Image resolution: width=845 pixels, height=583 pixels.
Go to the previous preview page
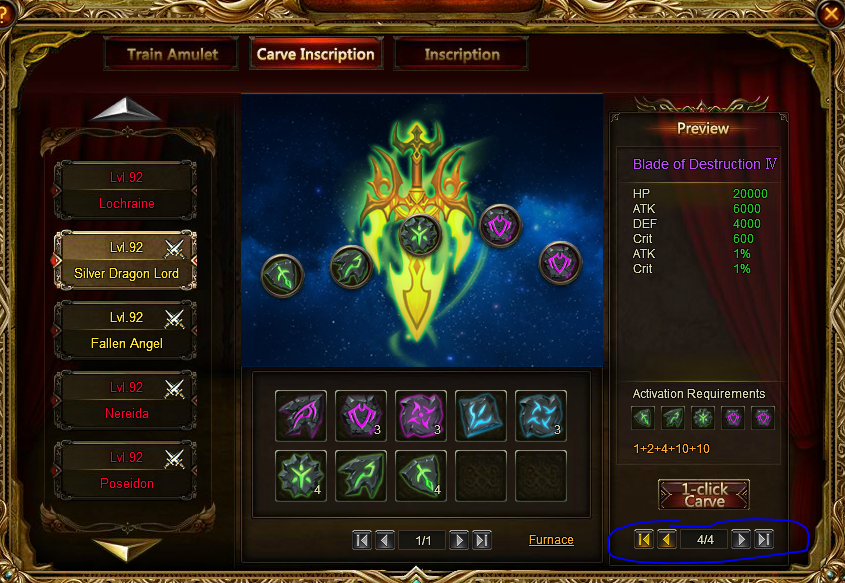pyautogui.click(x=666, y=540)
